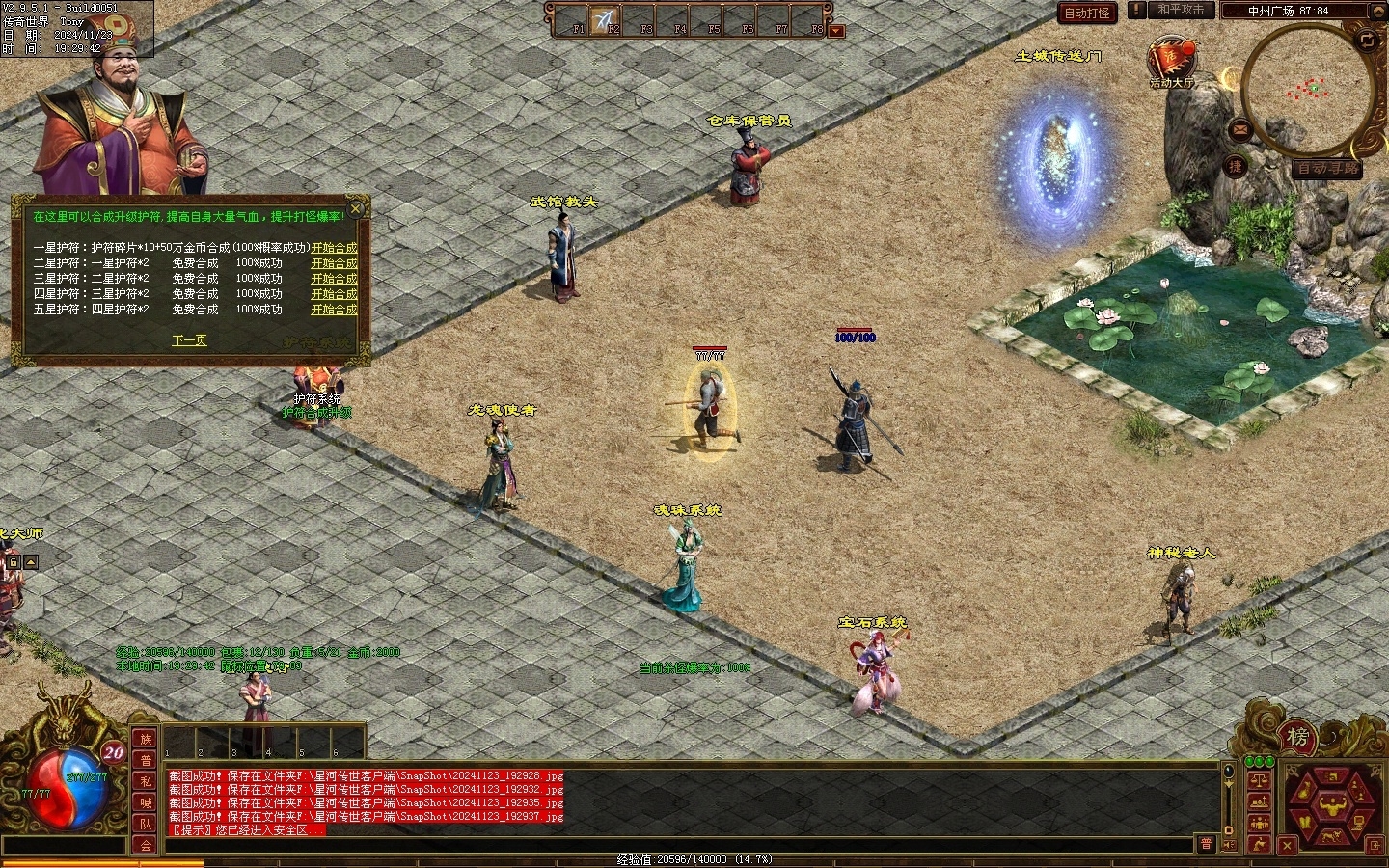Switch to the guild (族) chat channel
This screenshot has height=868, width=1389.
coord(145,739)
